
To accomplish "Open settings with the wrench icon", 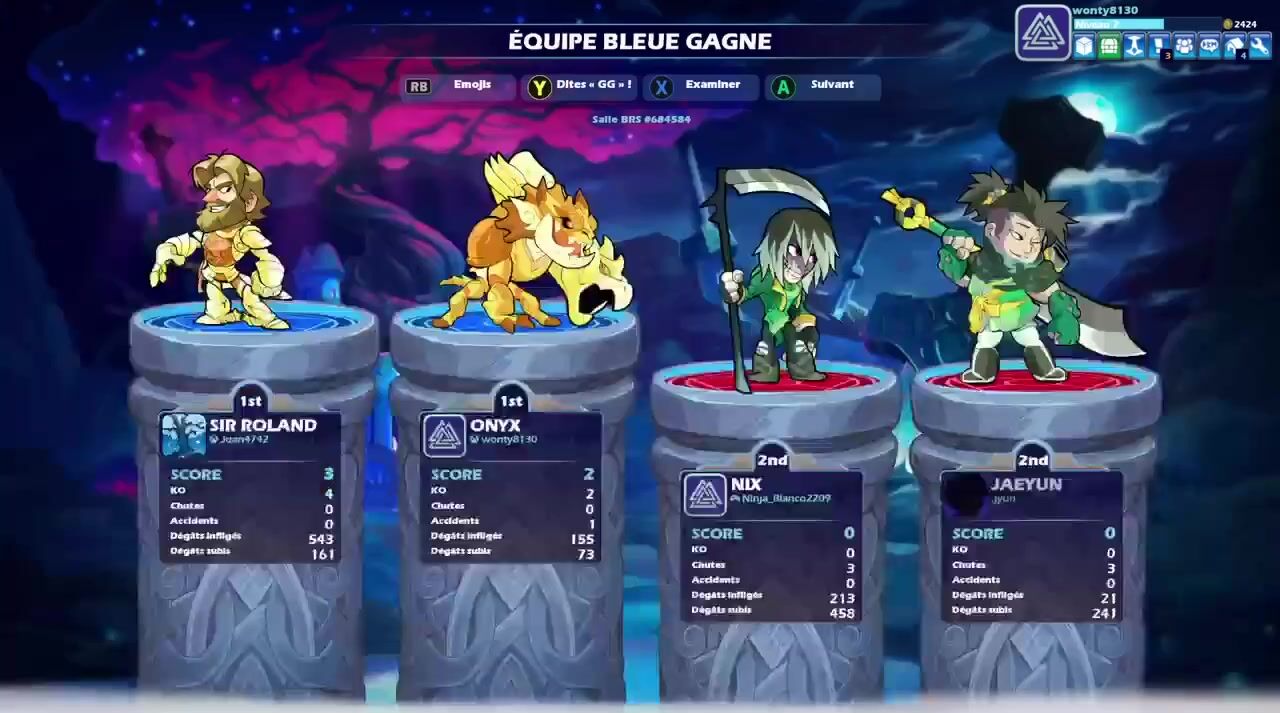I will point(1260,46).
